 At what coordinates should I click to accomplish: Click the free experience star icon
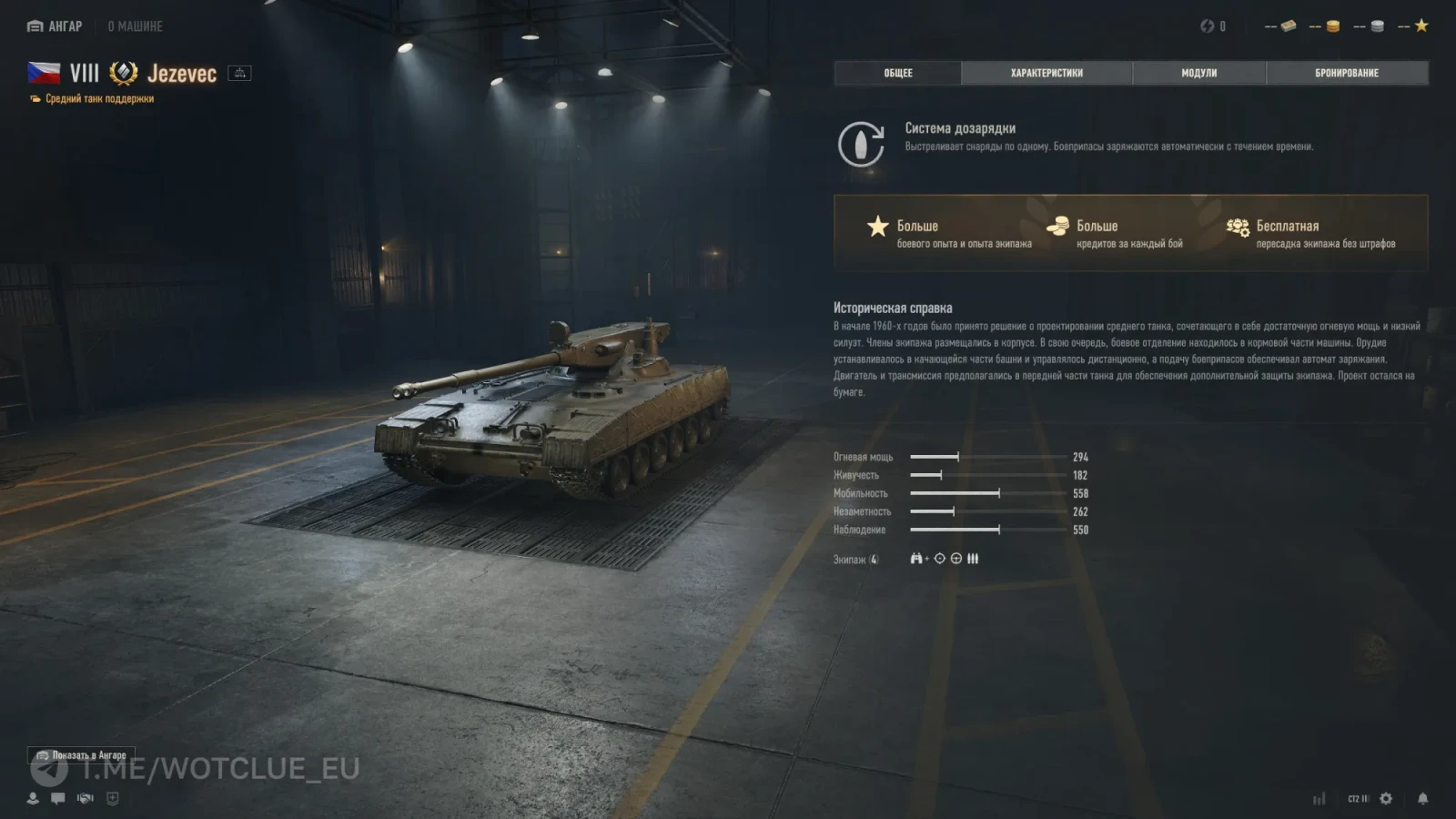[x=1421, y=25]
